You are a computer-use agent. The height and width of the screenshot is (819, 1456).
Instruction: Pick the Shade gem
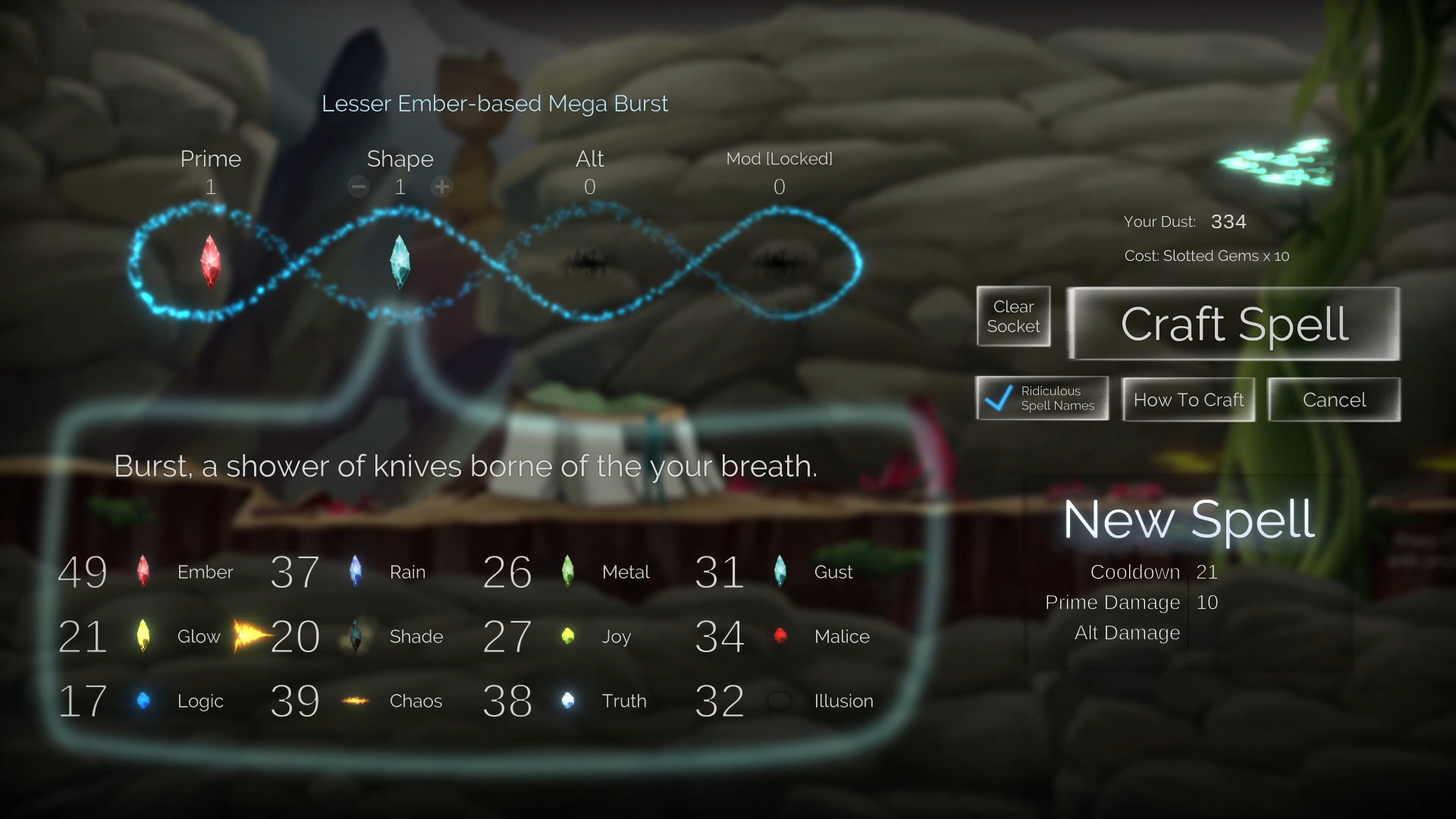tap(356, 636)
